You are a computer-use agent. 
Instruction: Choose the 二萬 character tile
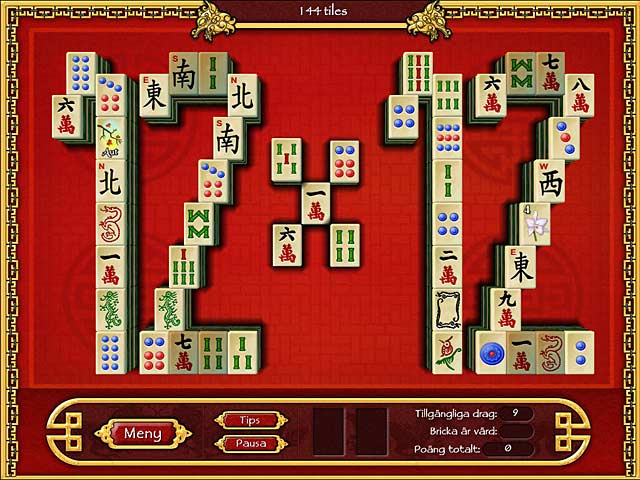click(447, 266)
